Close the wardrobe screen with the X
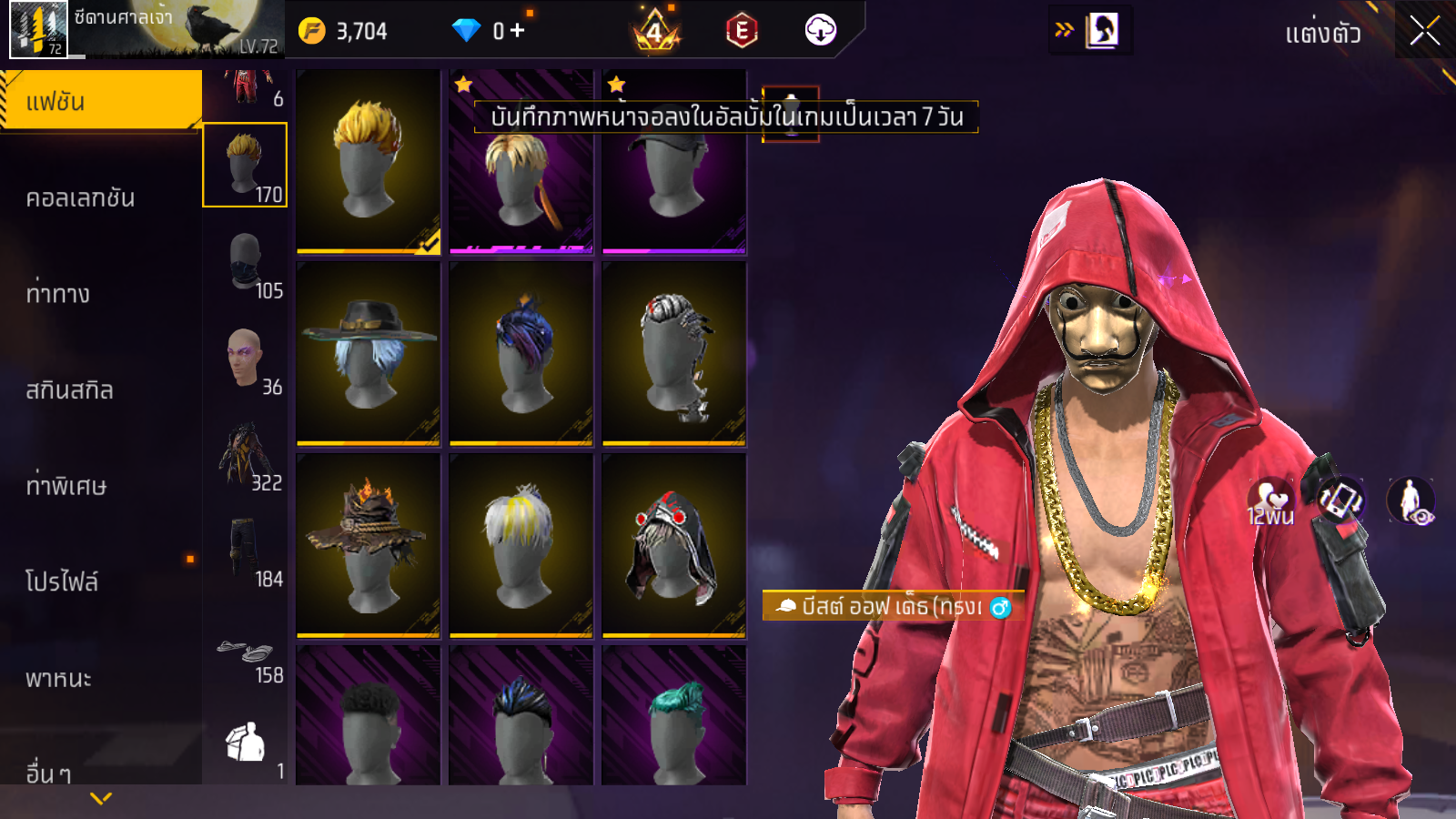Image resolution: width=1456 pixels, height=819 pixels. [1424, 31]
